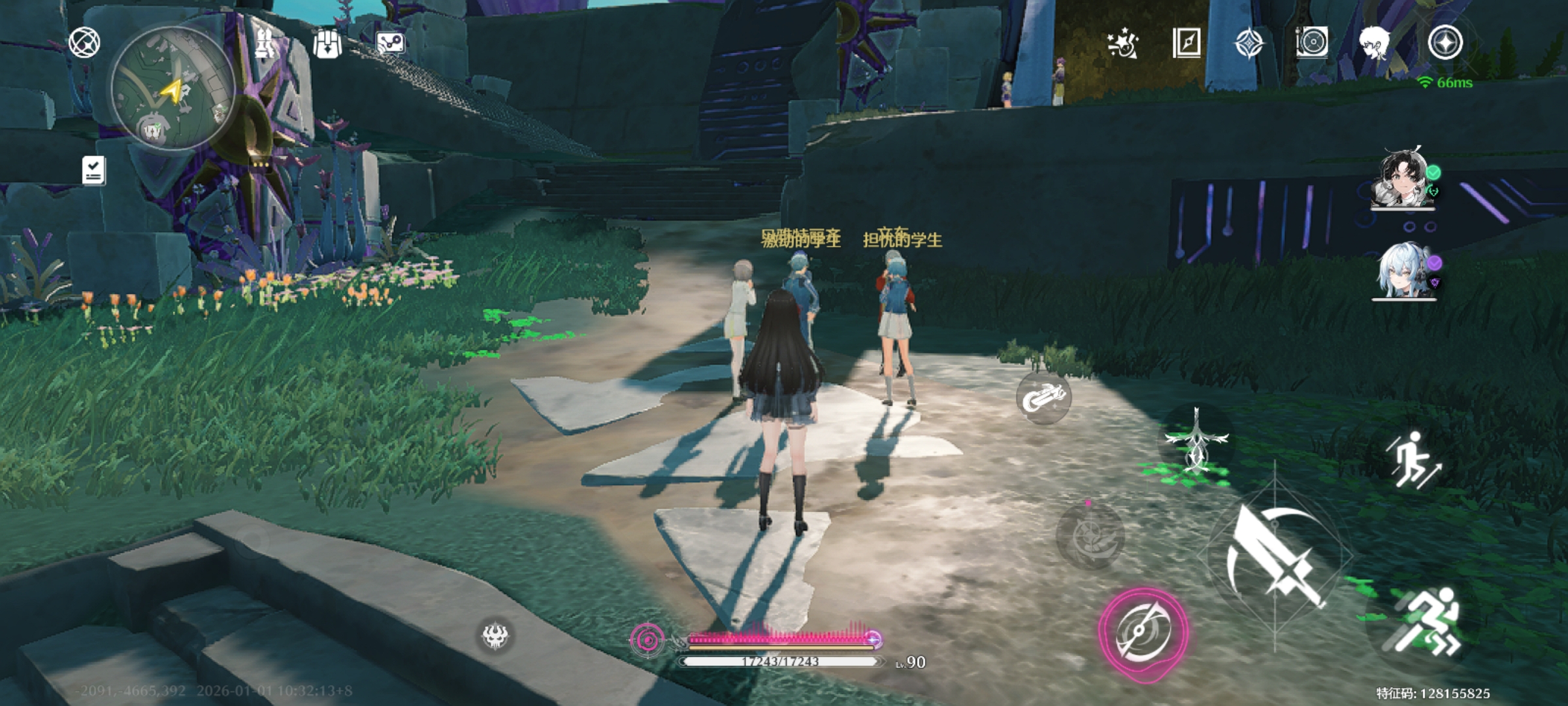This screenshot has height=706, width=1568.
Task: Tap the four-point diamond star icon
Action: click(1249, 44)
